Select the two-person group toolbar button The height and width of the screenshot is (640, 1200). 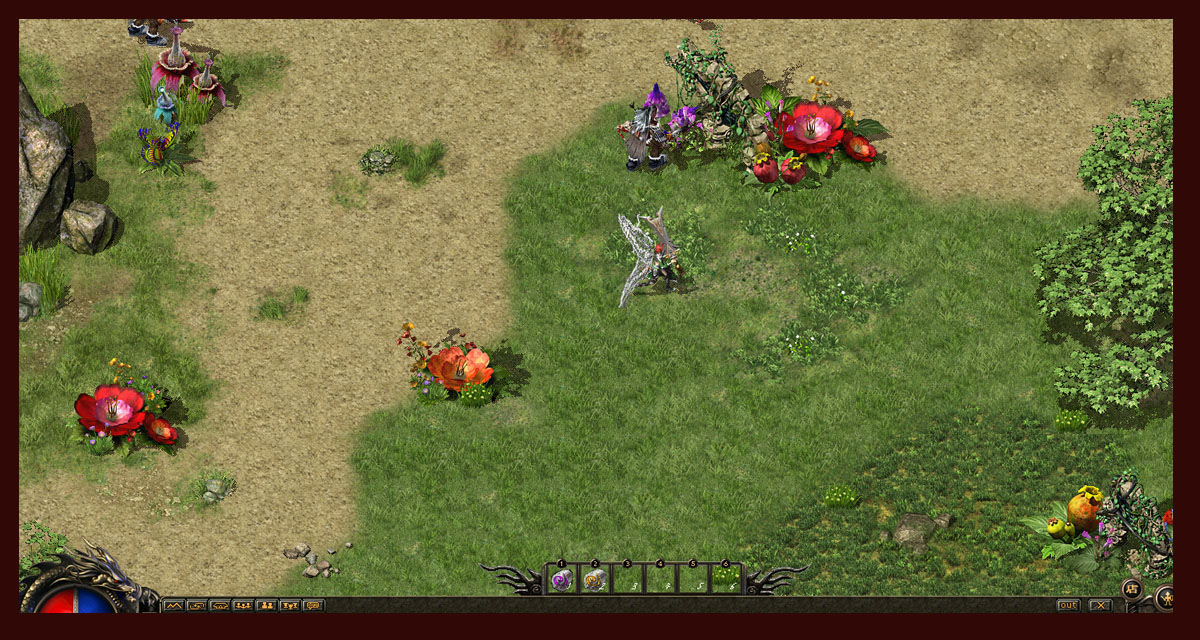266,605
